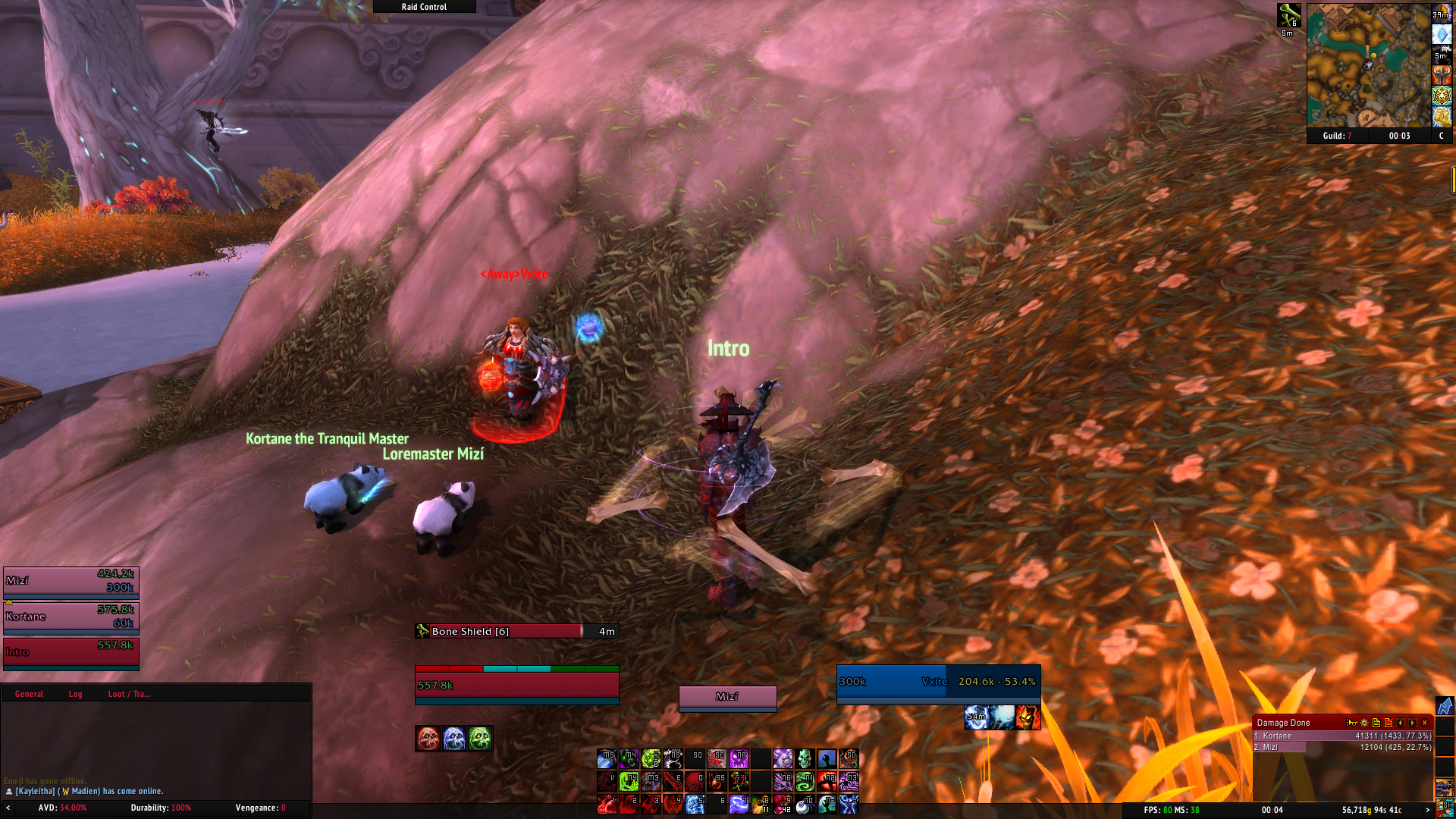Click the Bone Shield buff icon near minimap
1456x819 pixels.
pyautogui.click(x=1288, y=15)
